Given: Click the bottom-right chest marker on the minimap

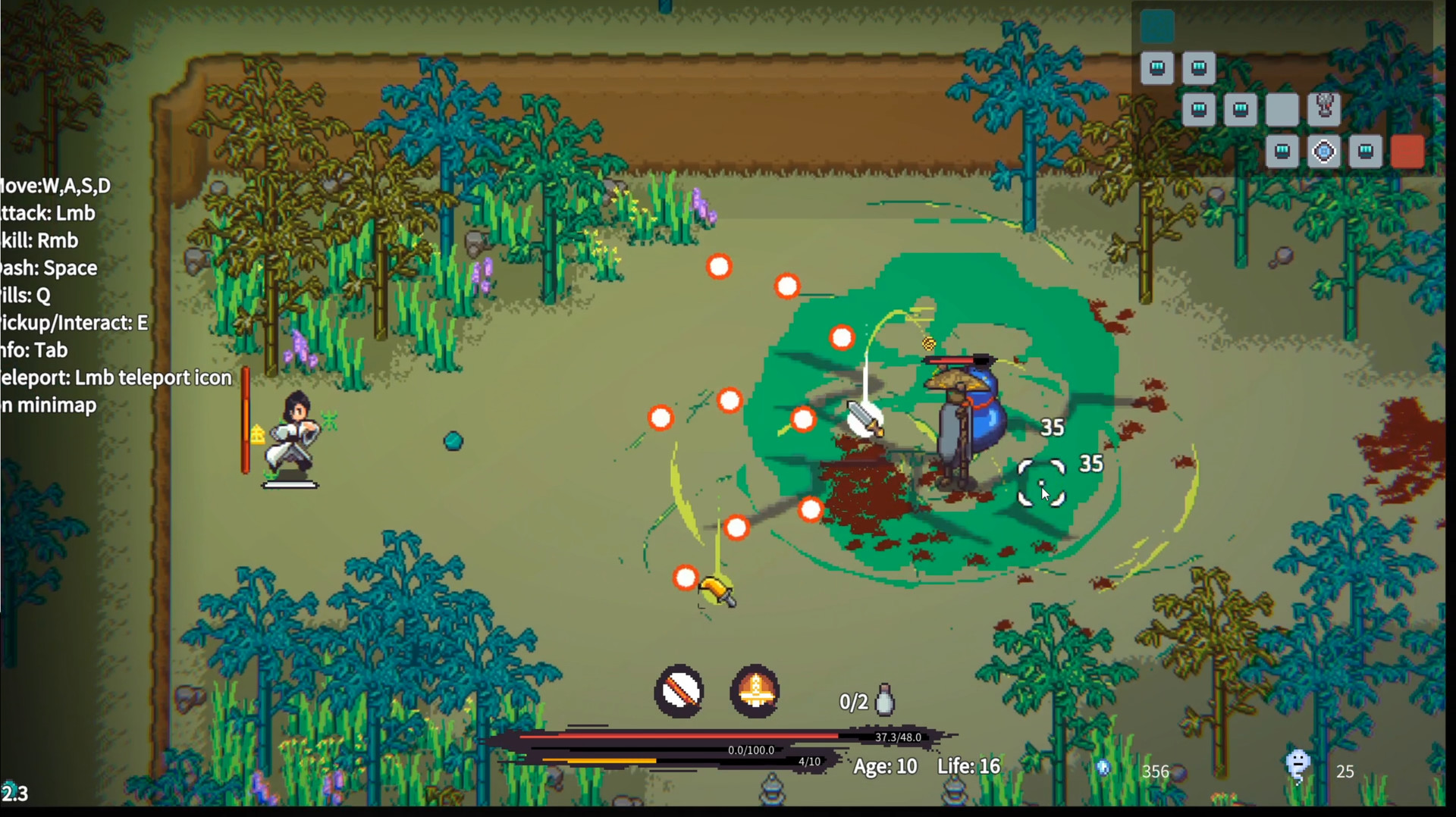Looking at the screenshot, I should tap(1365, 151).
